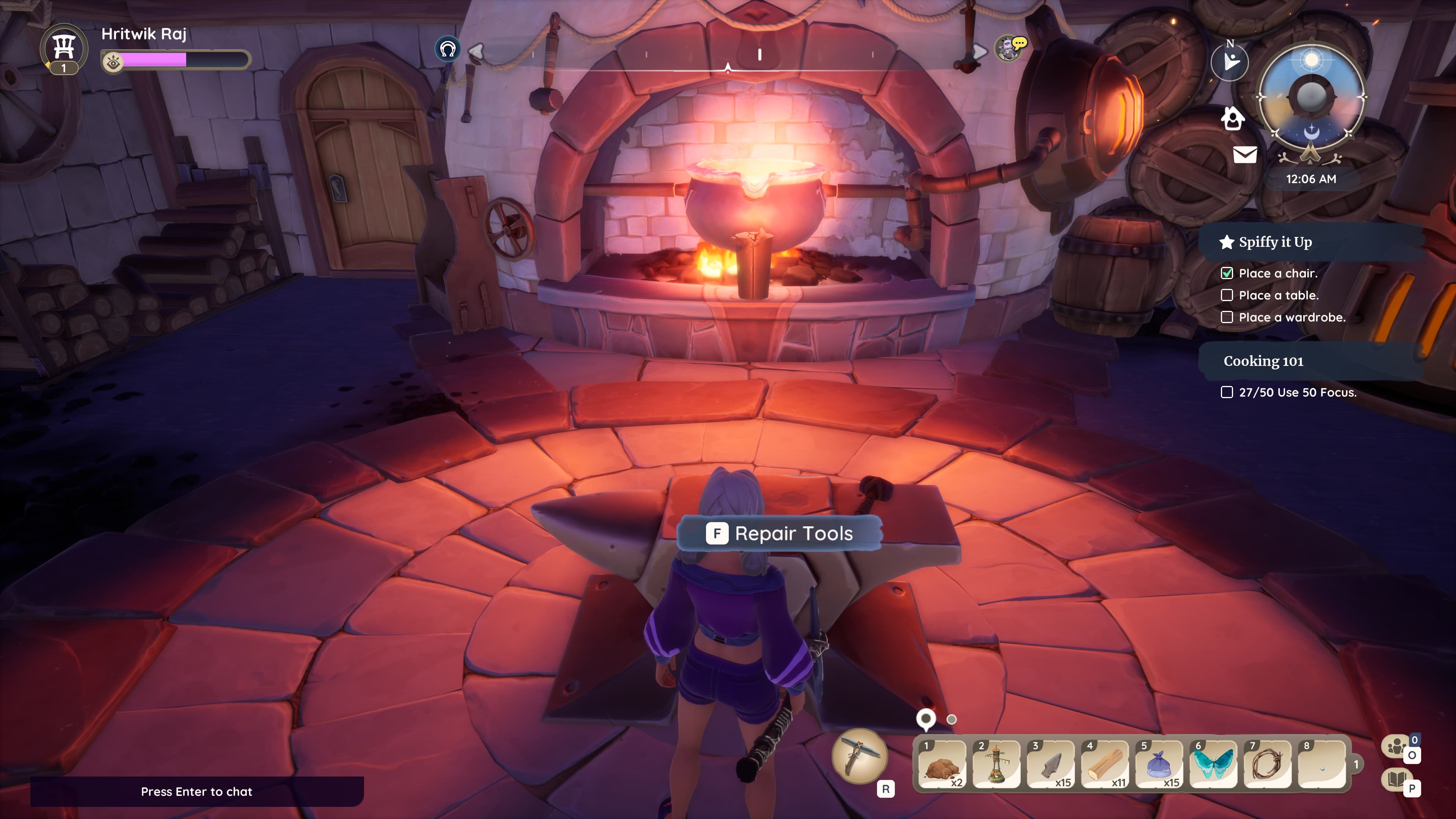The image size is (1456, 819).
Task: Click the chat input box
Action: [197, 791]
